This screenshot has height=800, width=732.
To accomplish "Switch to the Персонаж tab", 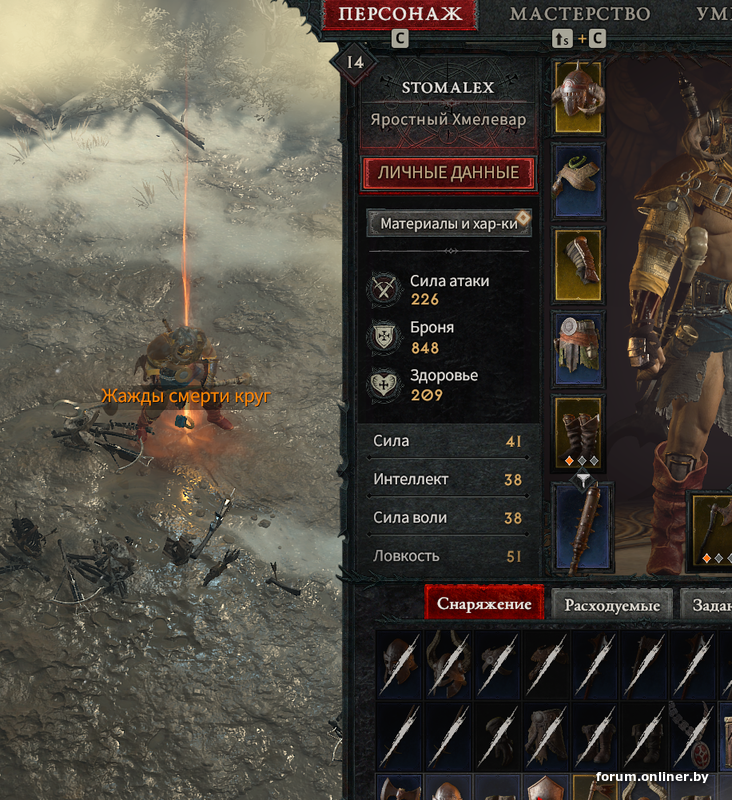I will click(x=400, y=14).
